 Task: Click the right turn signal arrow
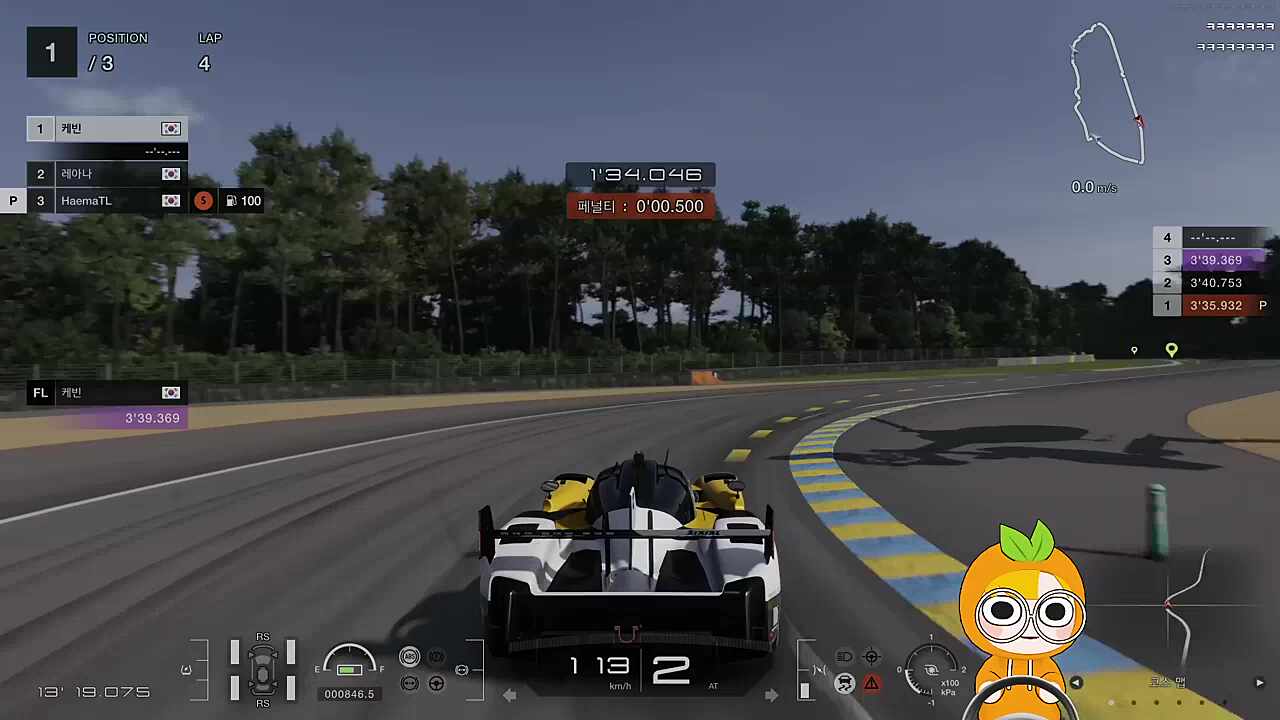point(771,695)
